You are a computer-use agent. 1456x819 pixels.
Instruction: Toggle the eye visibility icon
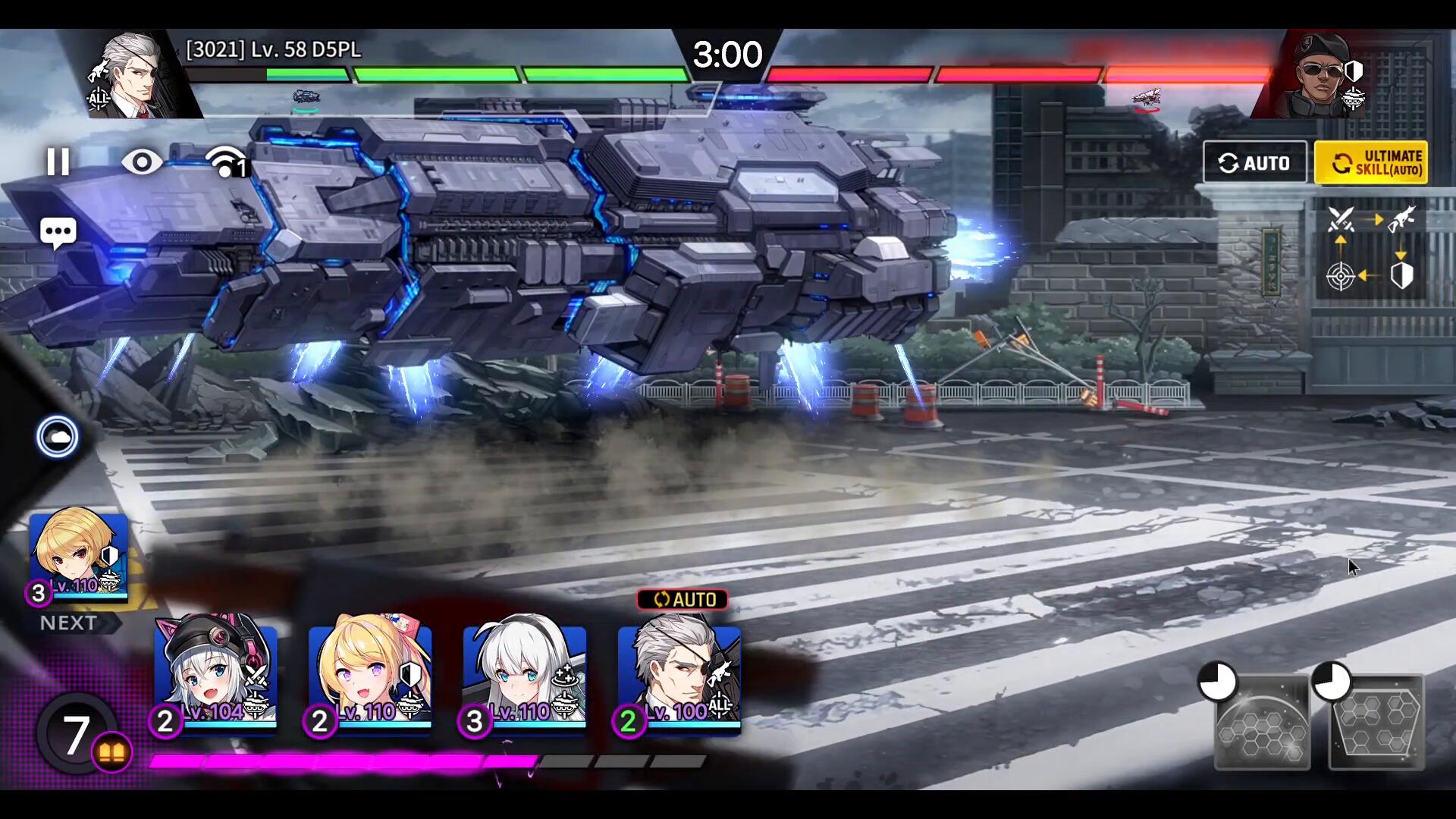(142, 162)
